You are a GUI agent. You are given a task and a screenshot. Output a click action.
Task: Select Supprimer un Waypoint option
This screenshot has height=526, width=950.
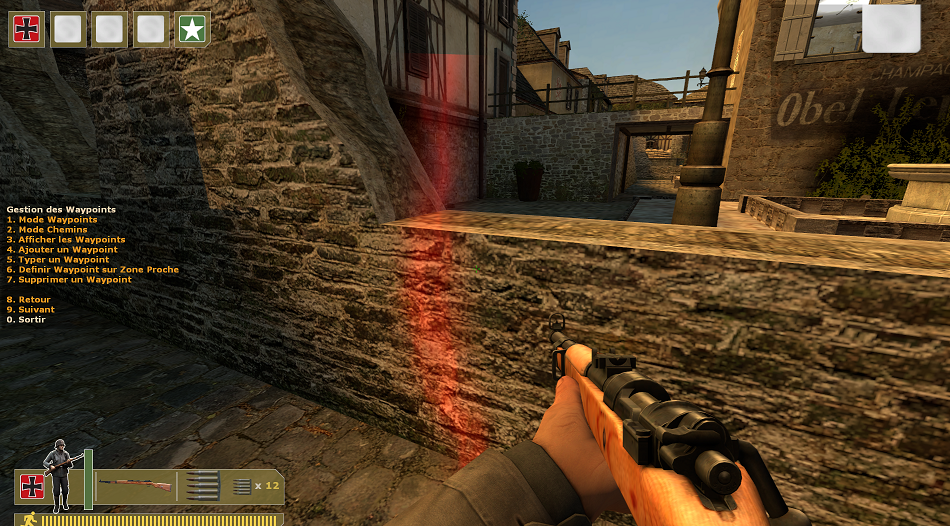click(x=69, y=280)
